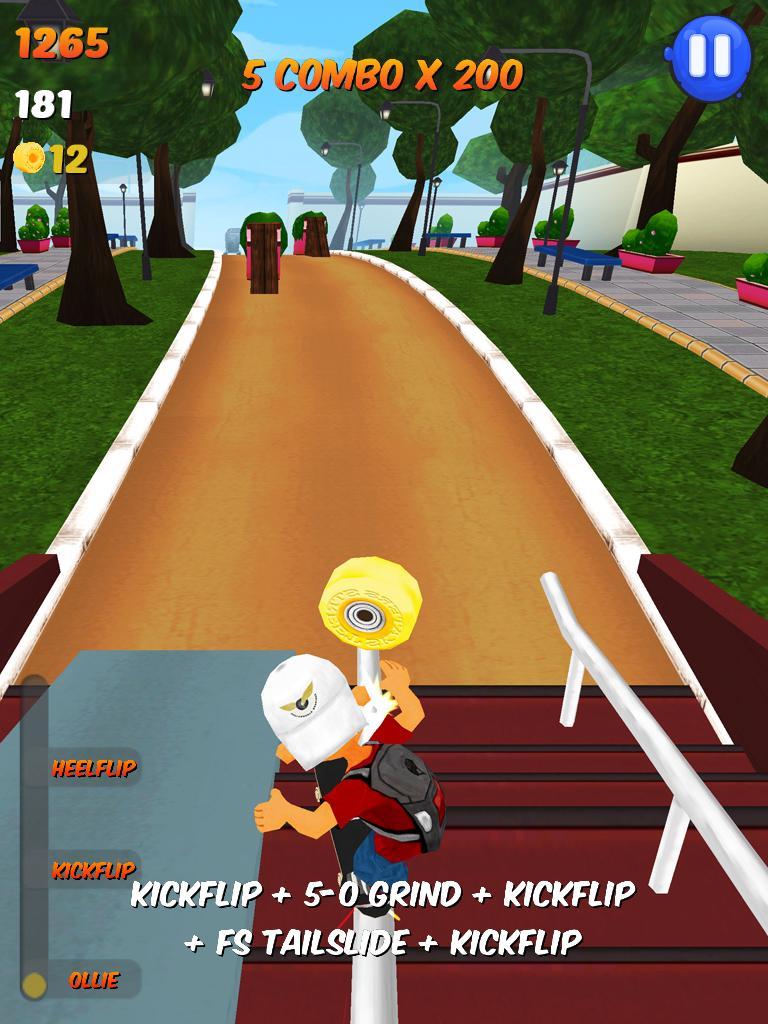Tap the Ollie trick label

point(94,980)
